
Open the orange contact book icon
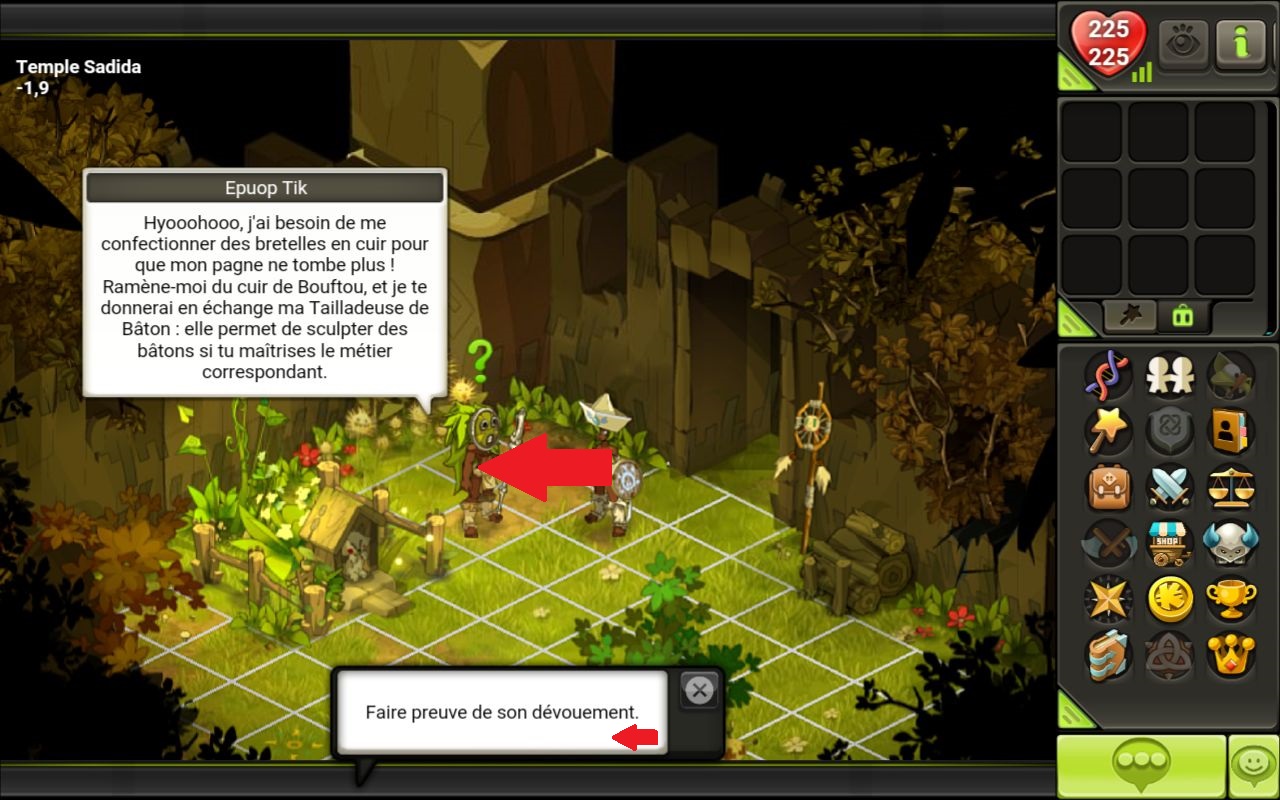tap(1229, 431)
